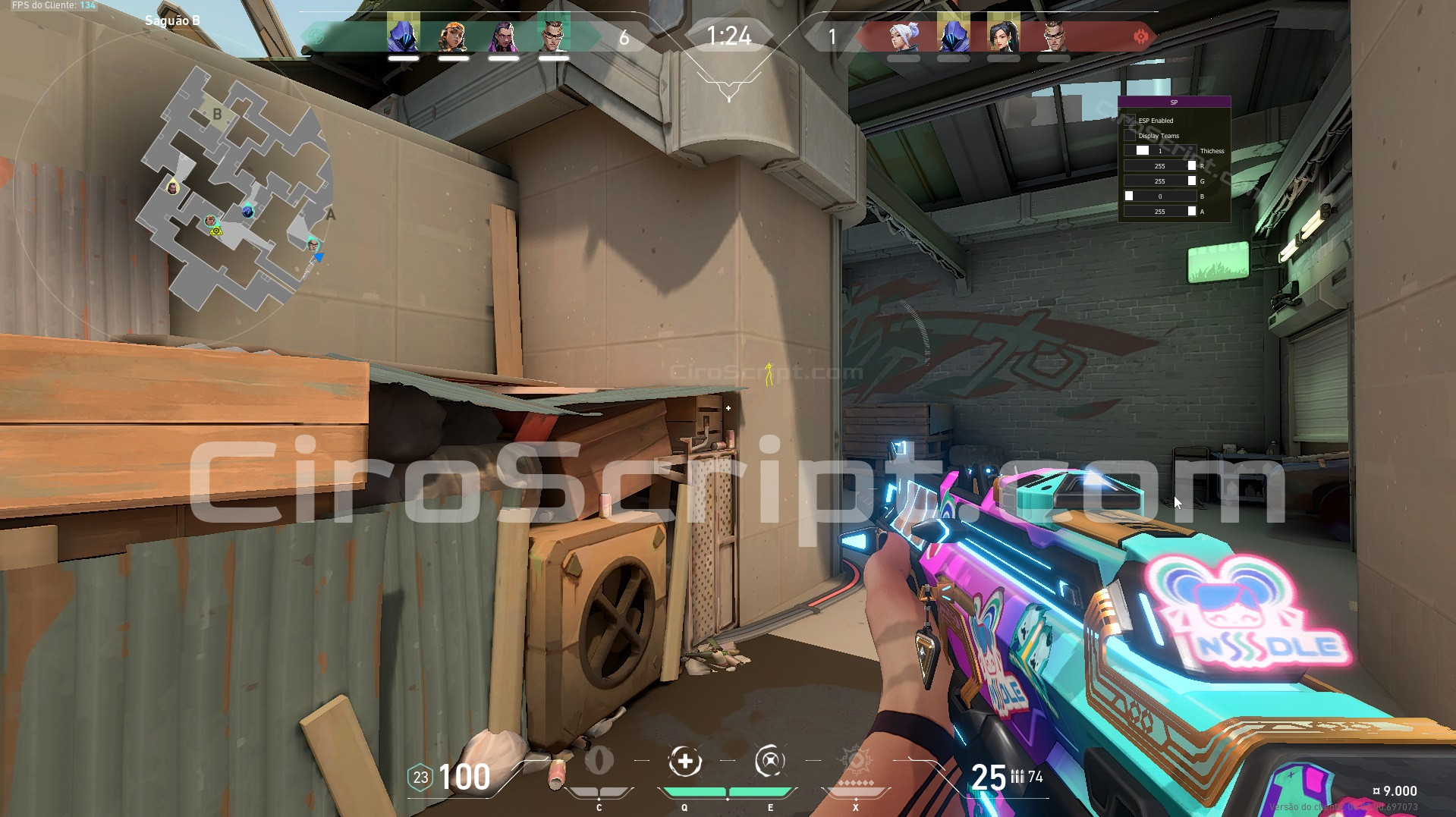Enable the ESP Enabled checkbox
This screenshot has width=1456, height=817.
(1130, 121)
